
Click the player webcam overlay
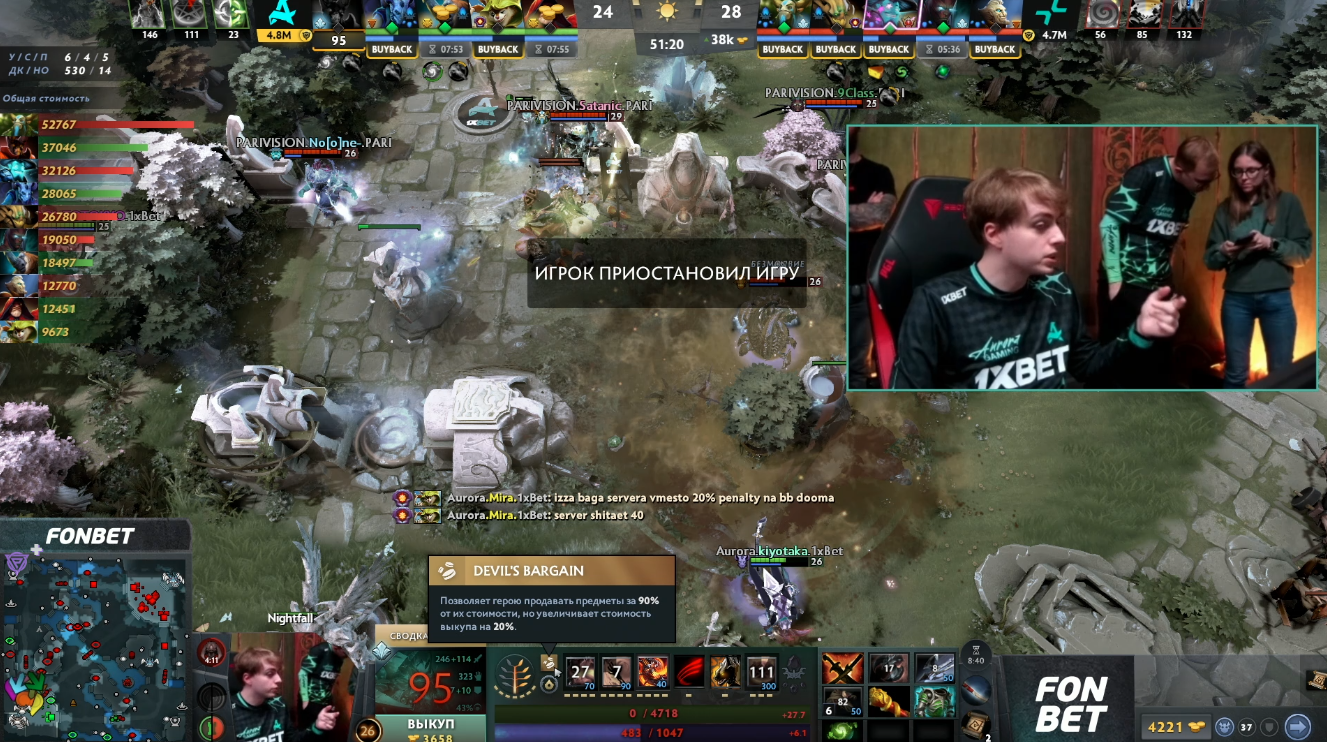(1081, 257)
